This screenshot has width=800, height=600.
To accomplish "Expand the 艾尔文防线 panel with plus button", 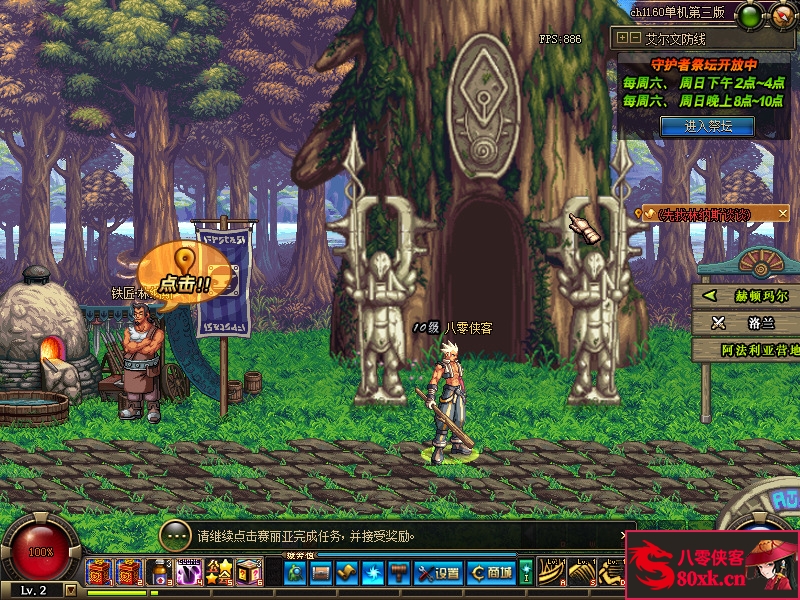I will pos(622,38).
